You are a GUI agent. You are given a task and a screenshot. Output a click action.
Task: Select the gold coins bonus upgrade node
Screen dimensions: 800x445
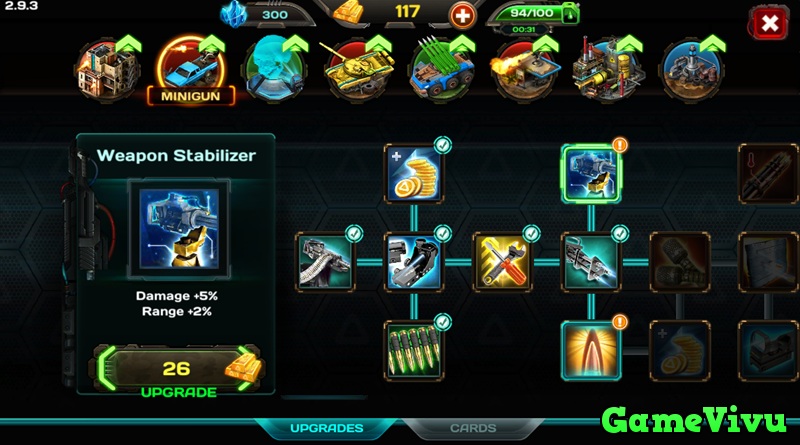click(414, 174)
